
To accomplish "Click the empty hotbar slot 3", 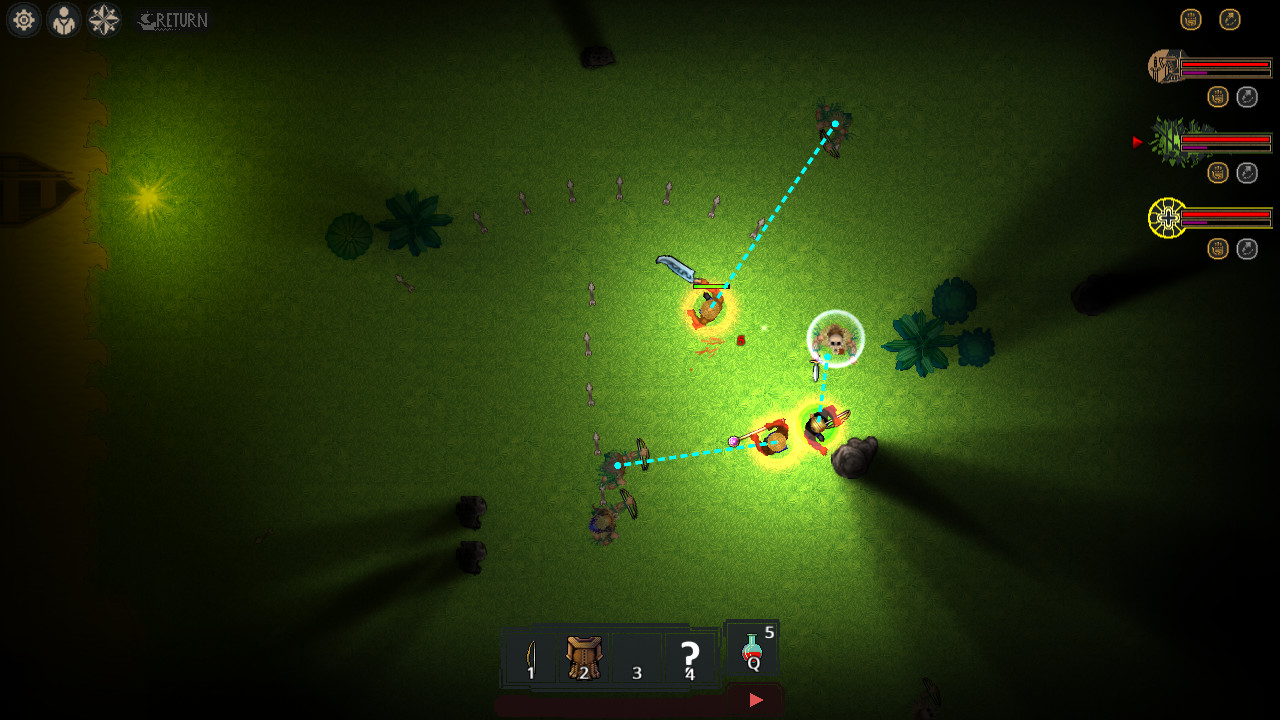I will coord(636,655).
